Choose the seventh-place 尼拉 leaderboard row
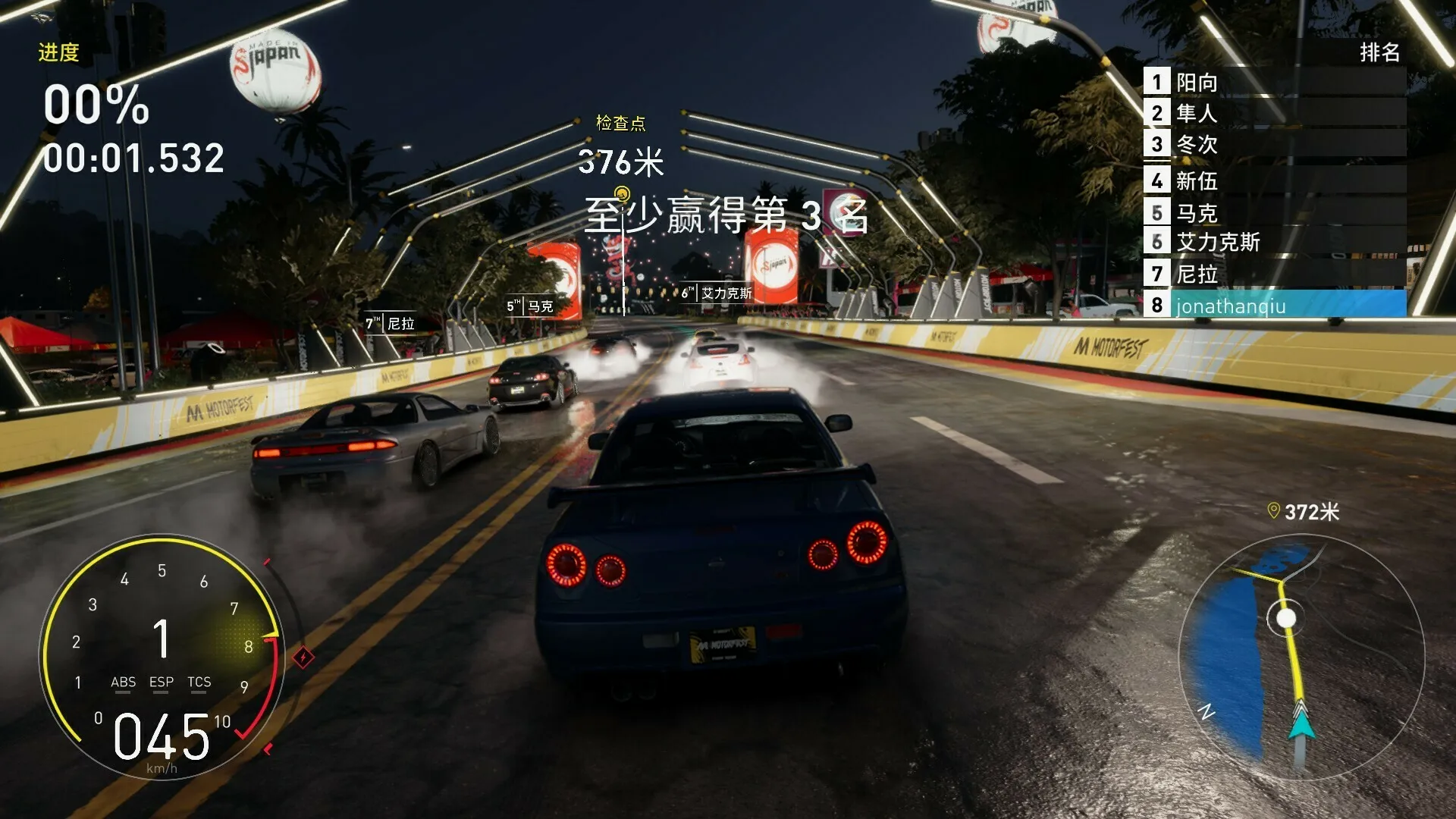Image resolution: width=1456 pixels, height=819 pixels. [x=1274, y=274]
